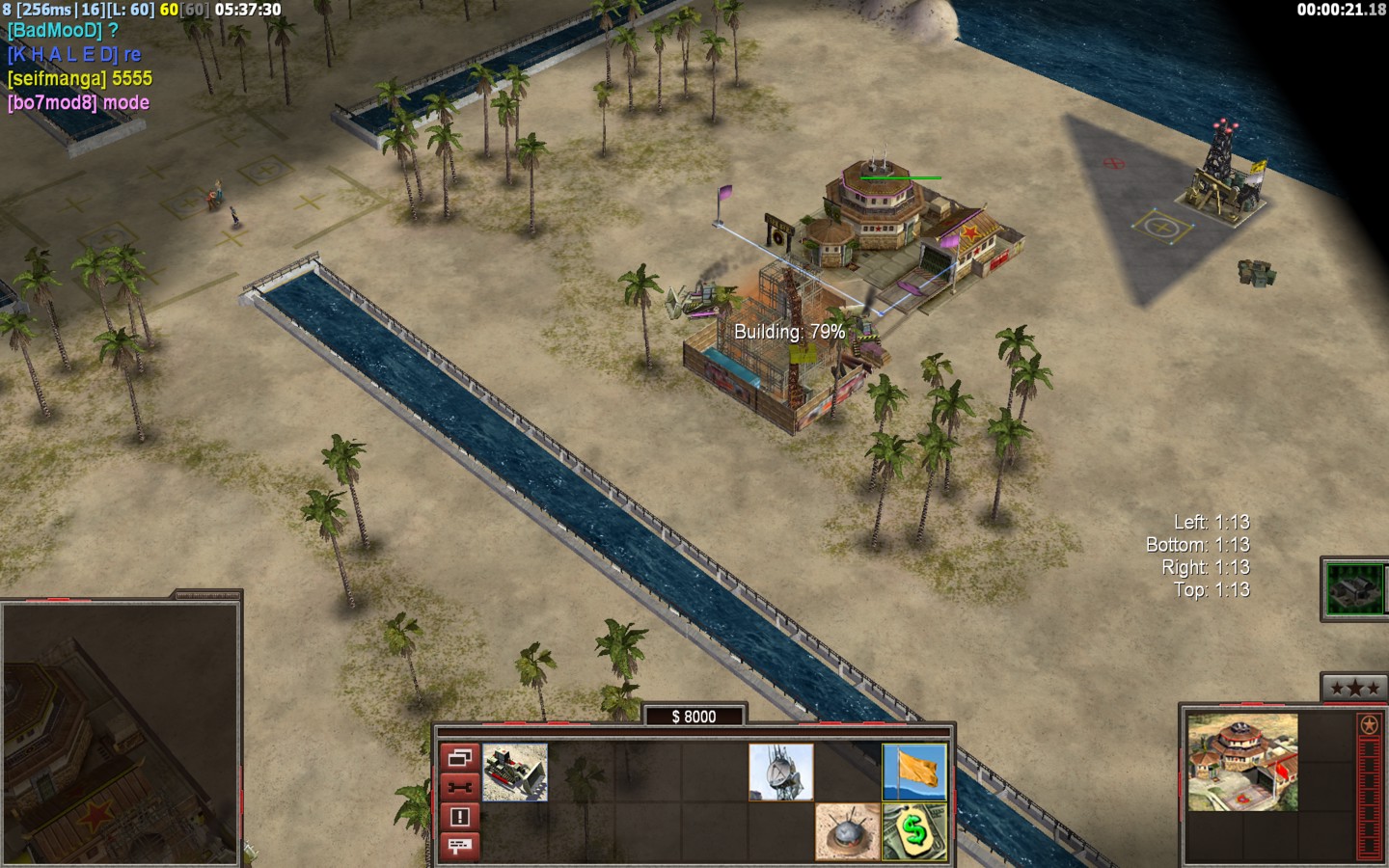Viewport: 1389px width, 868px height.
Task: Open the three-star General's Powers button
Action: 1354,688
